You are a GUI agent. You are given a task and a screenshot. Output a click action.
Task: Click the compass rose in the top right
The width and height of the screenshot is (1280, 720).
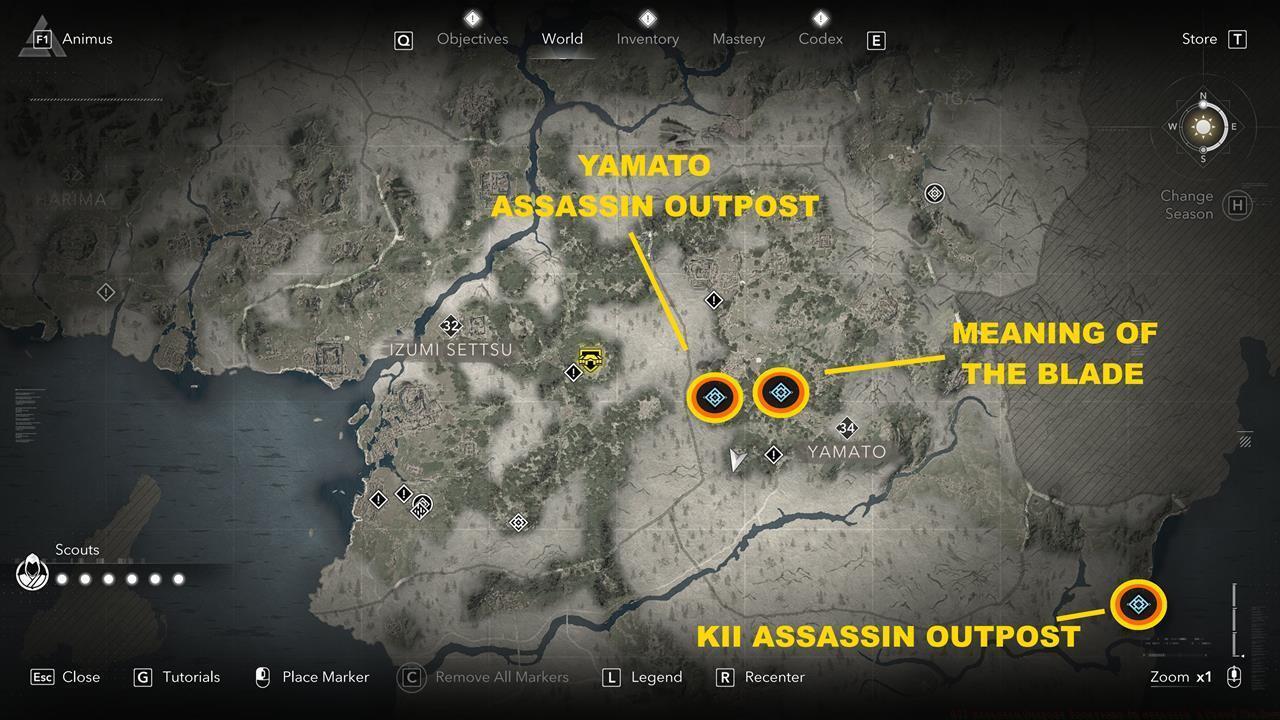(1203, 127)
